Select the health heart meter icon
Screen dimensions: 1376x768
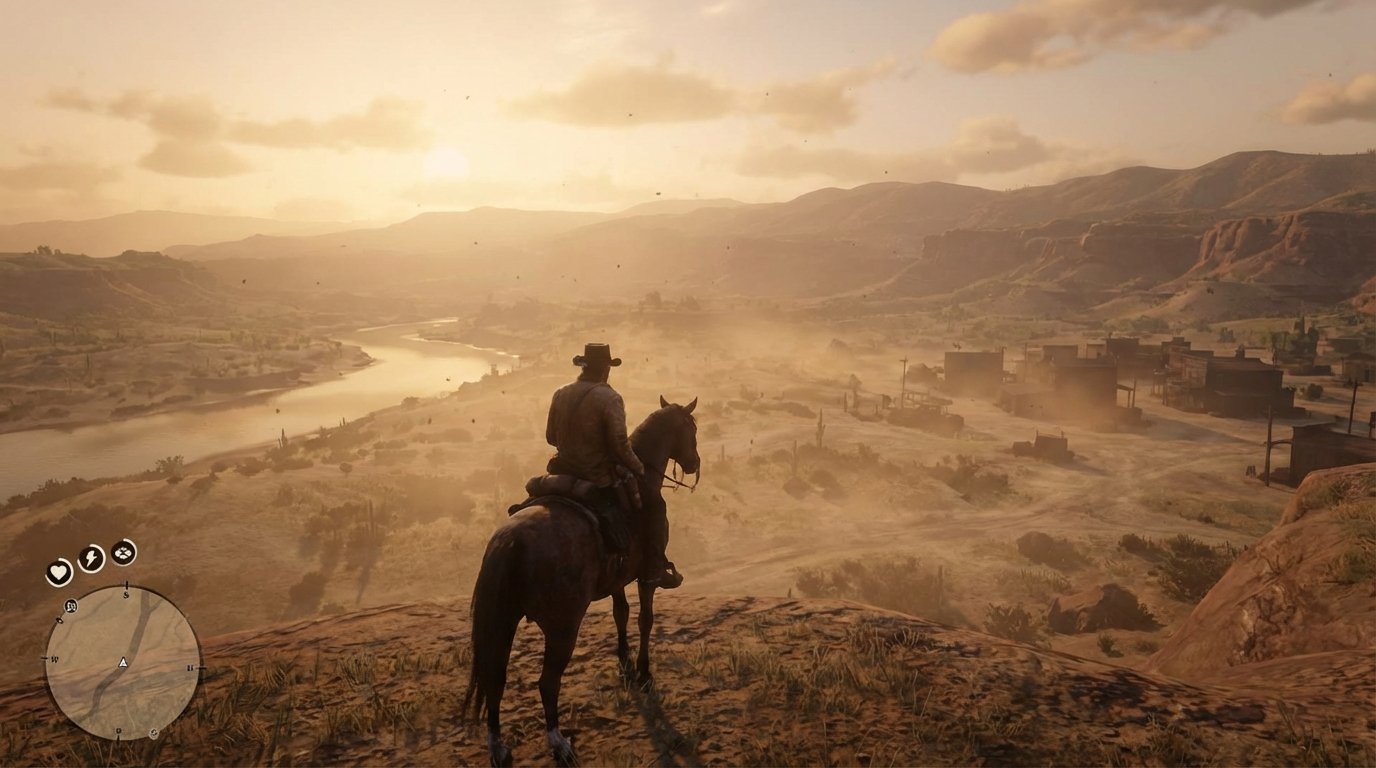point(59,570)
